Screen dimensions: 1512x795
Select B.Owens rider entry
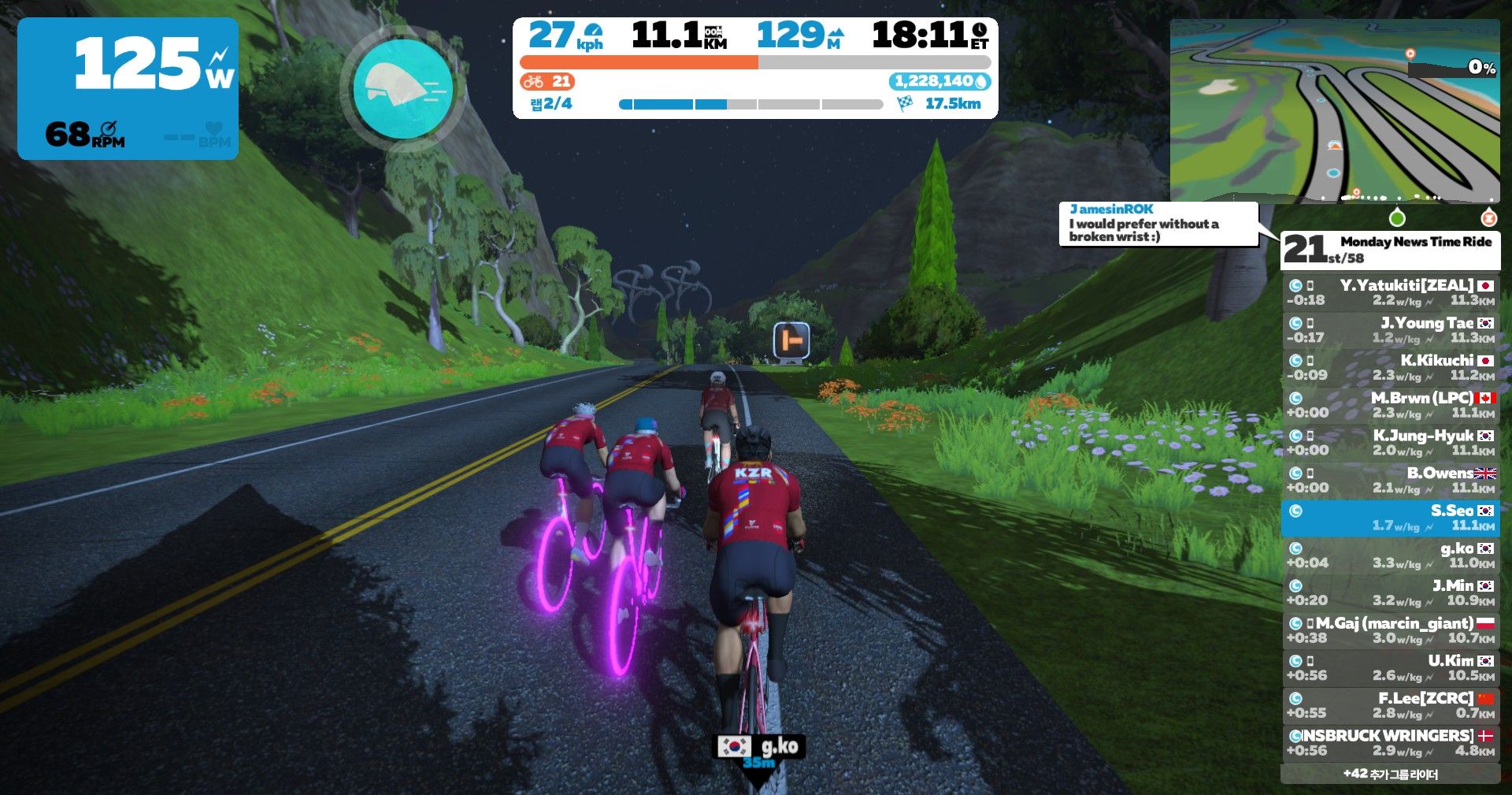[x=1390, y=480]
